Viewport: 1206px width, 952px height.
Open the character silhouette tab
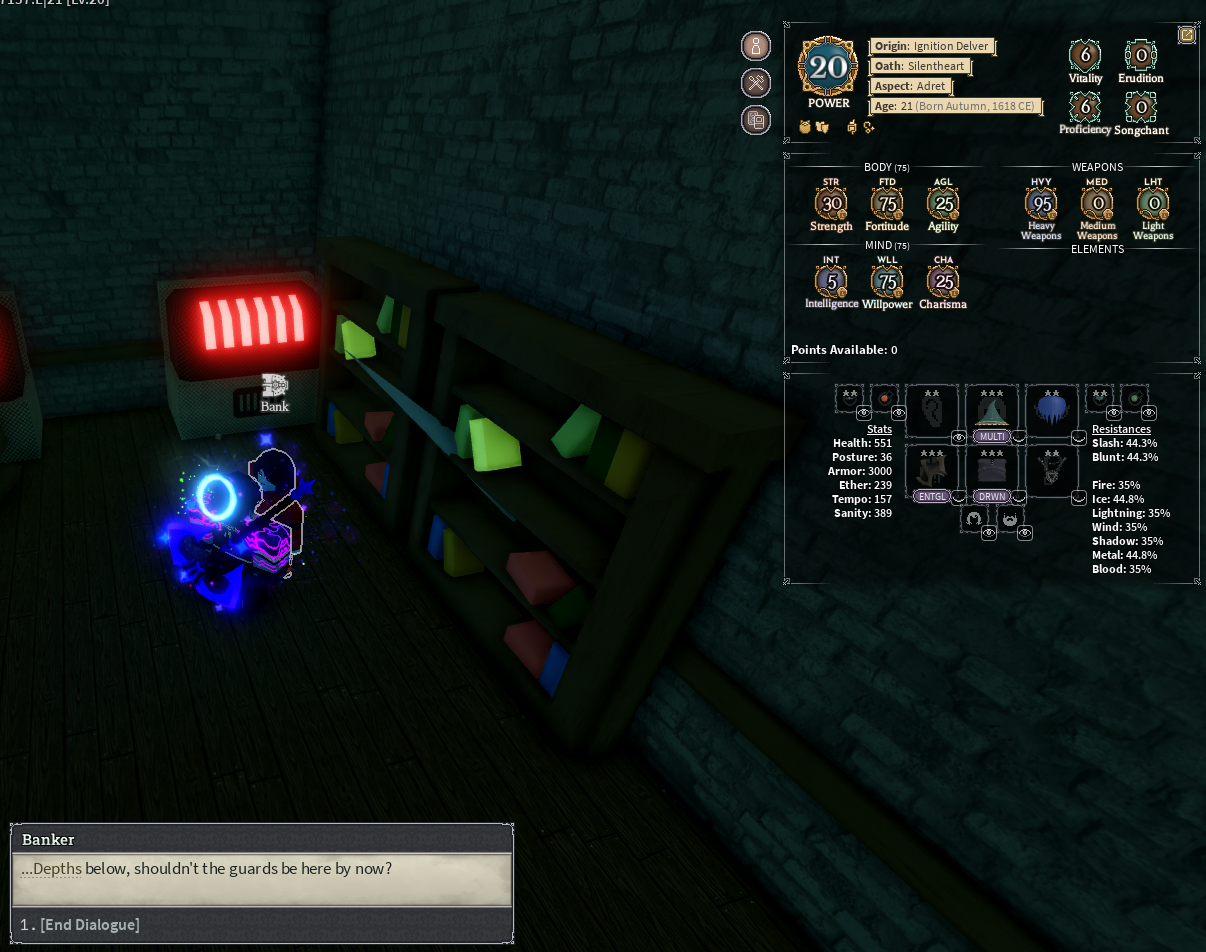(x=756, y=46)
